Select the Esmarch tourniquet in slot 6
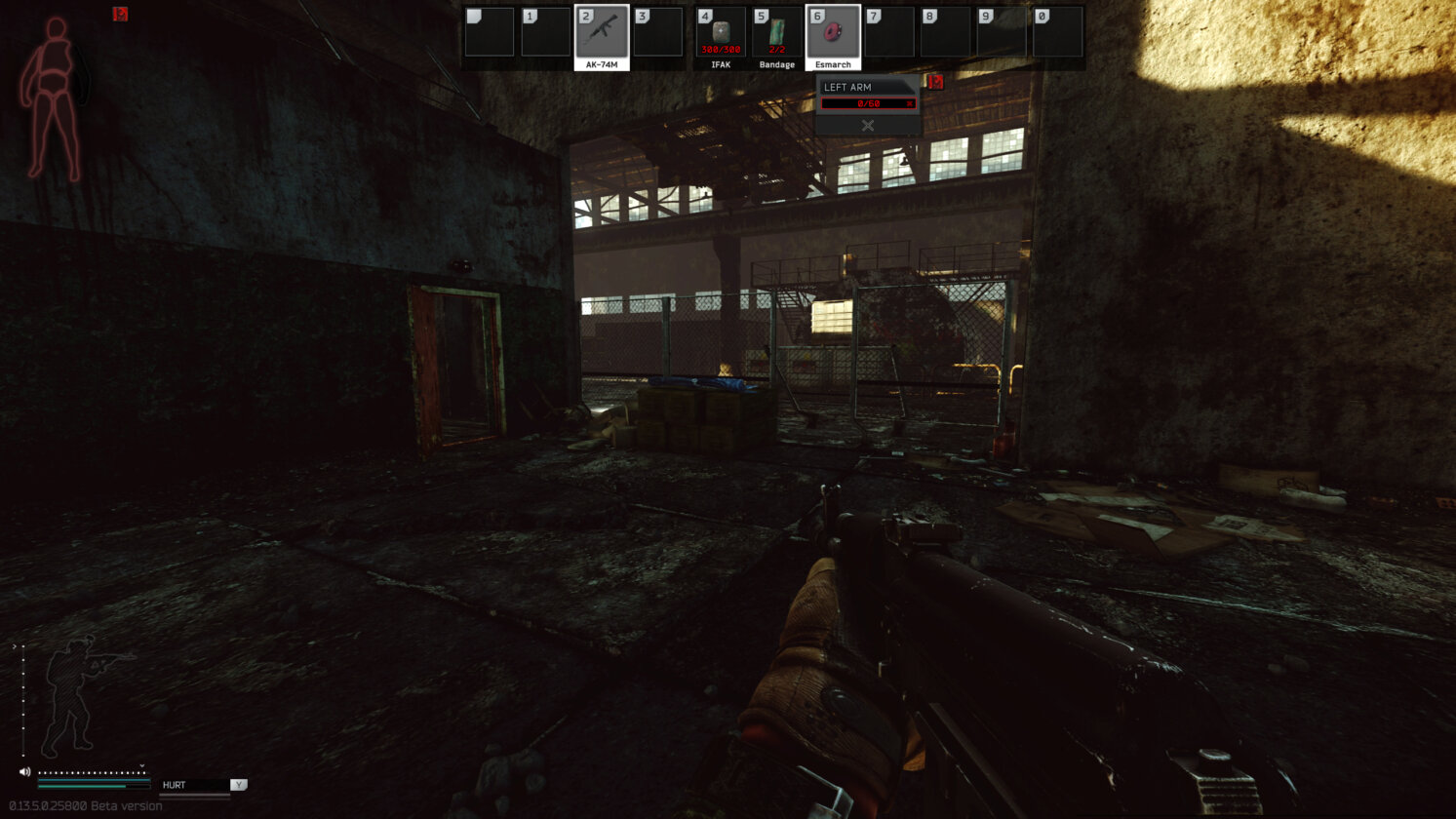The image size is (1456, 819). pos(834,31)
